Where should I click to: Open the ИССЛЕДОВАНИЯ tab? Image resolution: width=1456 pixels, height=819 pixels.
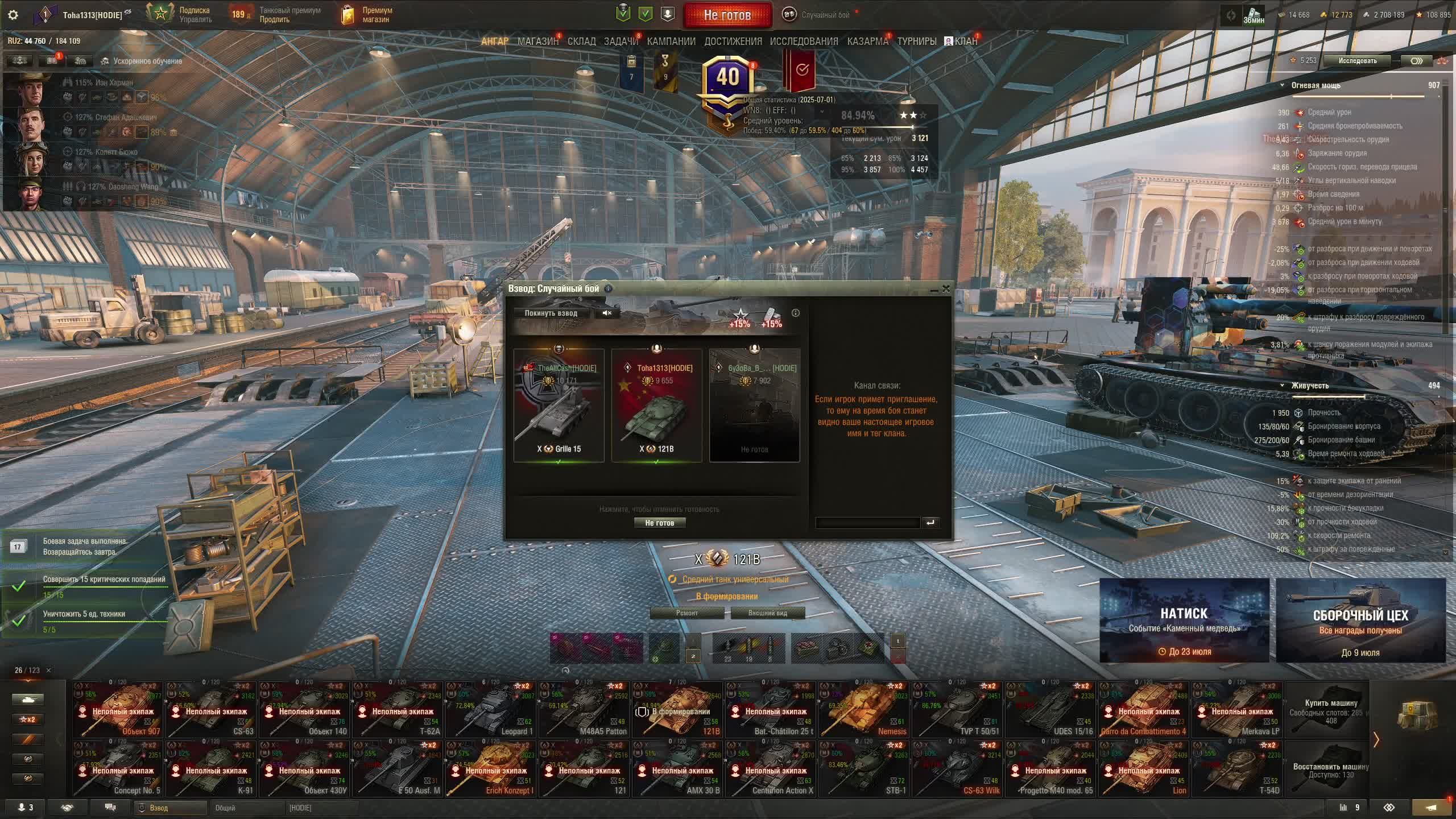[804, 42]
